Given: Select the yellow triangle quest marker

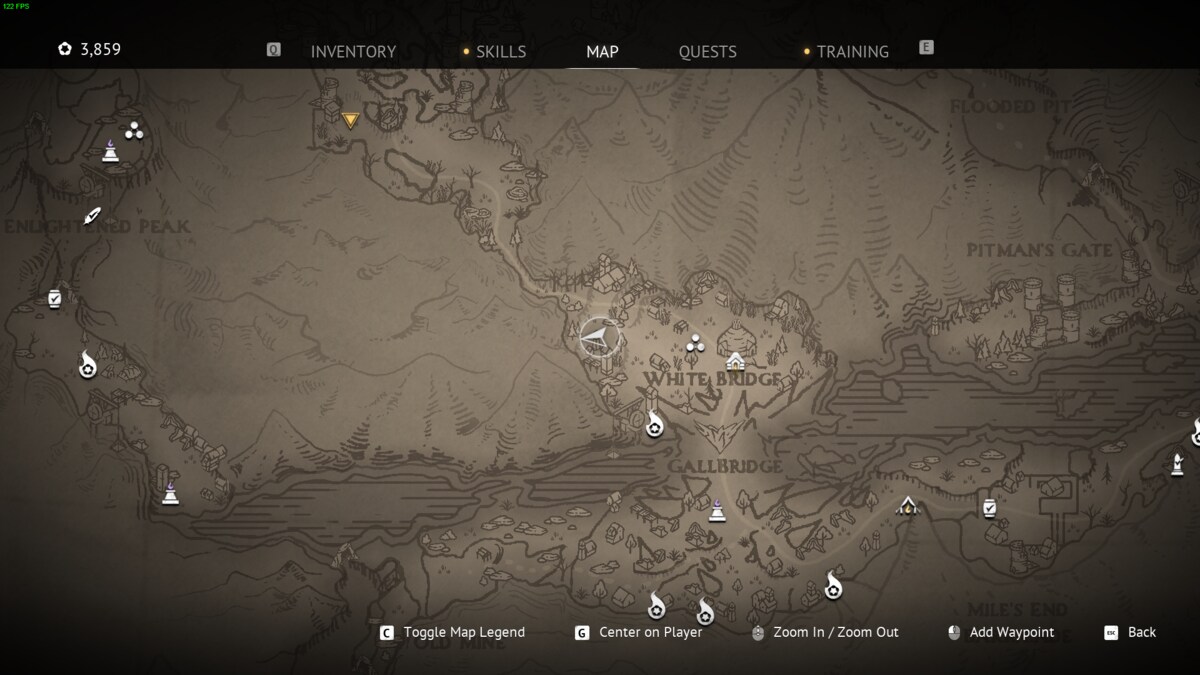Looking at the screenshot, I should (350, 120).
